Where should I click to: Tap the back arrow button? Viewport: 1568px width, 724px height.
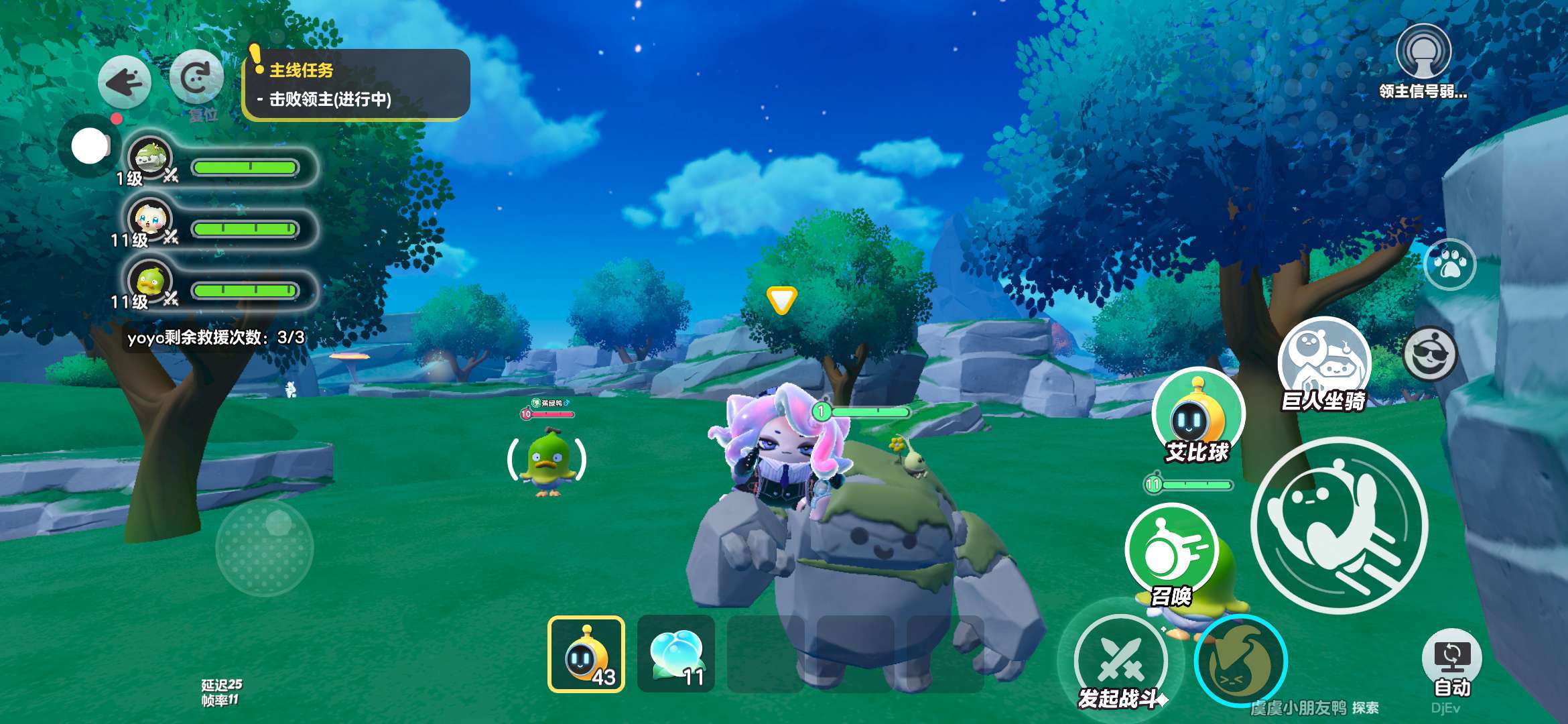[125, 82]
